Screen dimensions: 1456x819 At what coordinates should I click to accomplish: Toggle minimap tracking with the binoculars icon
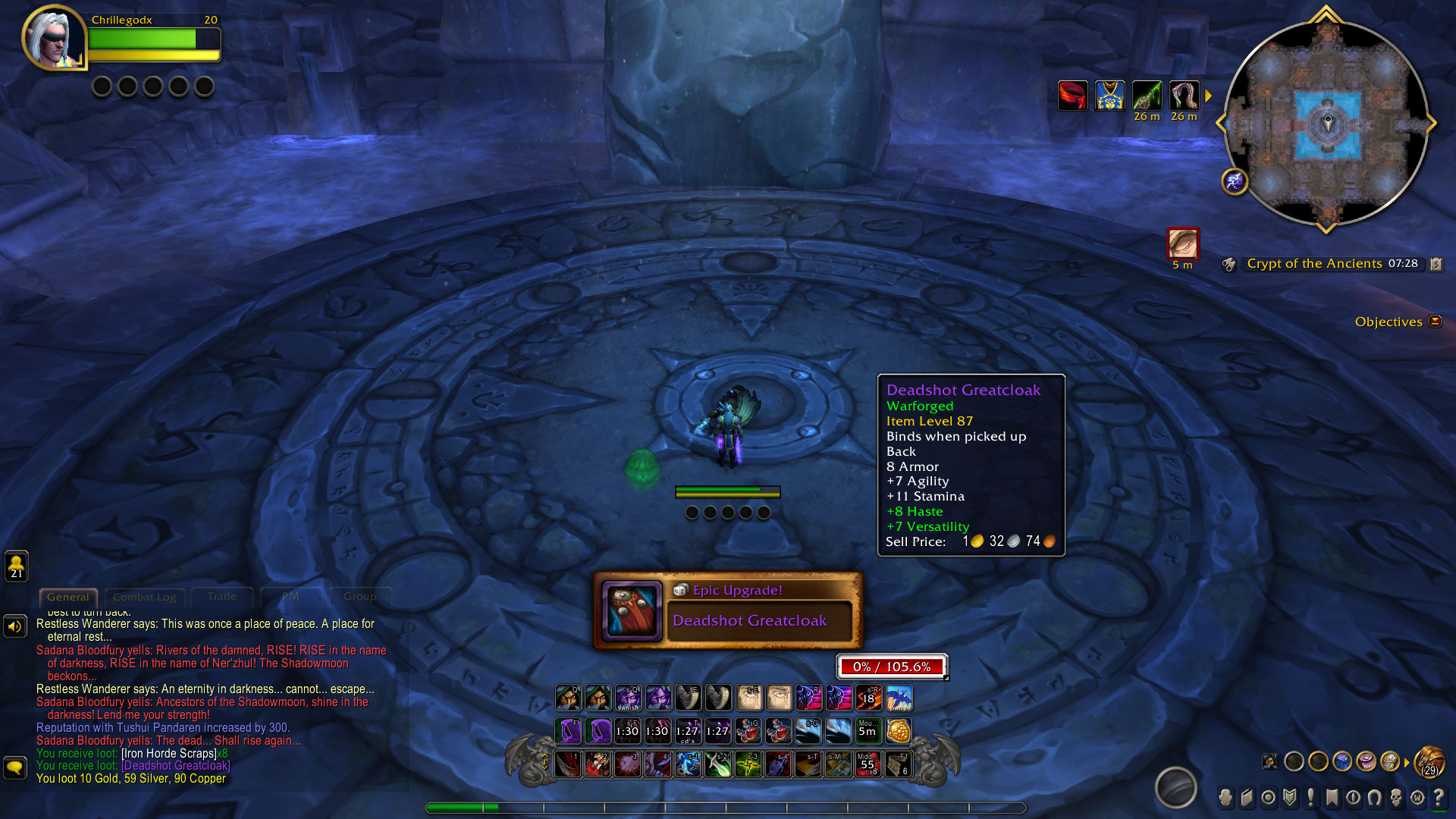pos(1228,264)
